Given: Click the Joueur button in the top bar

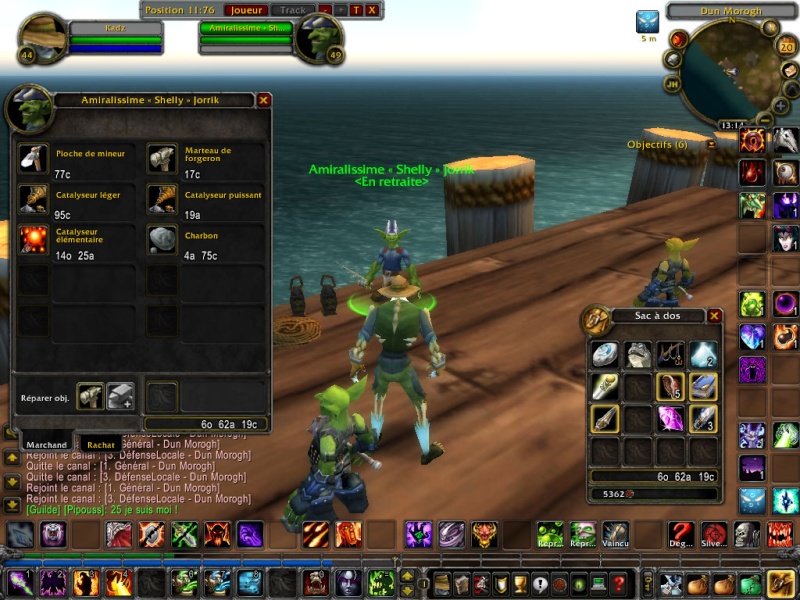Looking at the screenshot, I should [x=244, y=10].
